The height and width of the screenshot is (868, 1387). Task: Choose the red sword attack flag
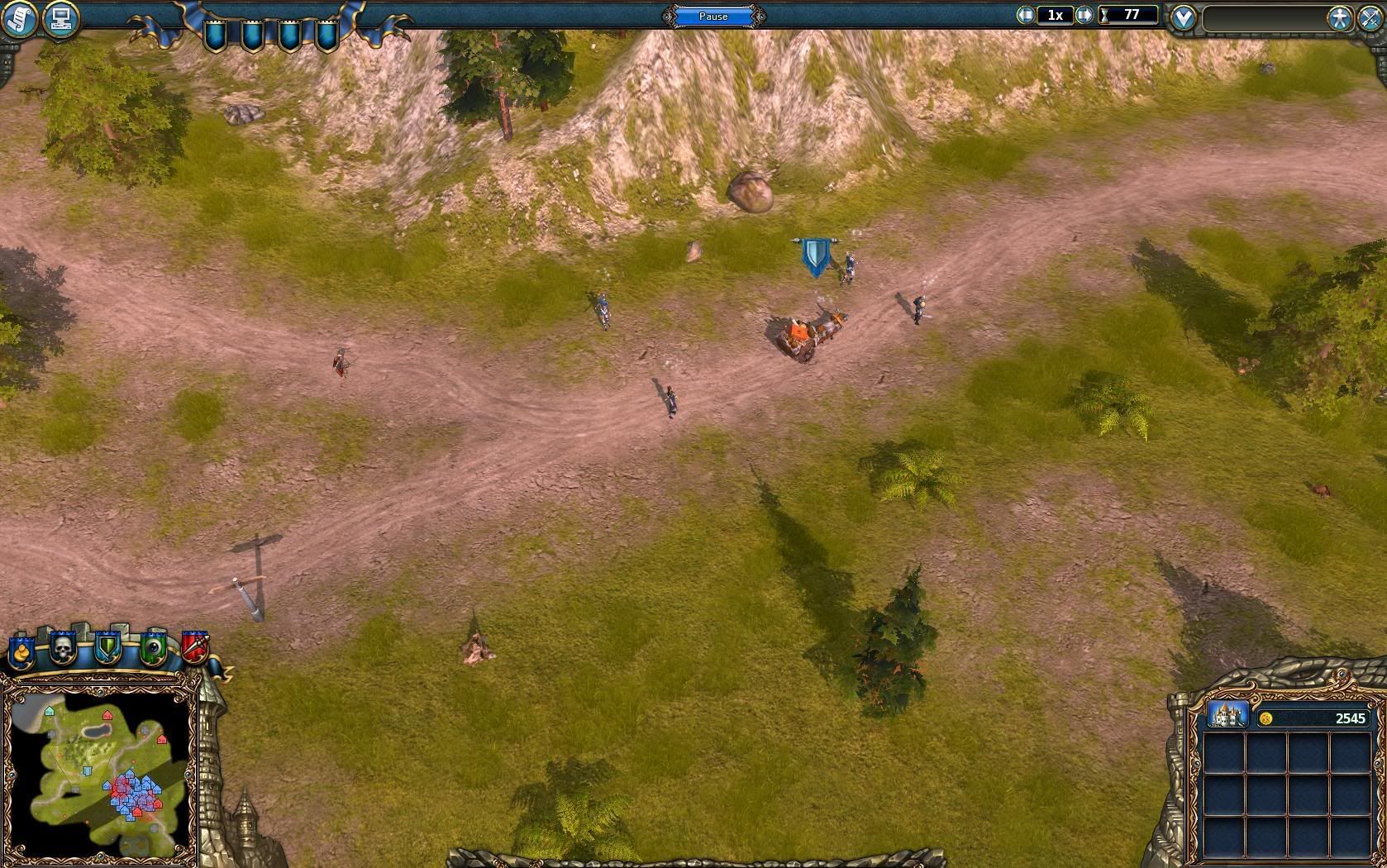click(195, 647)
